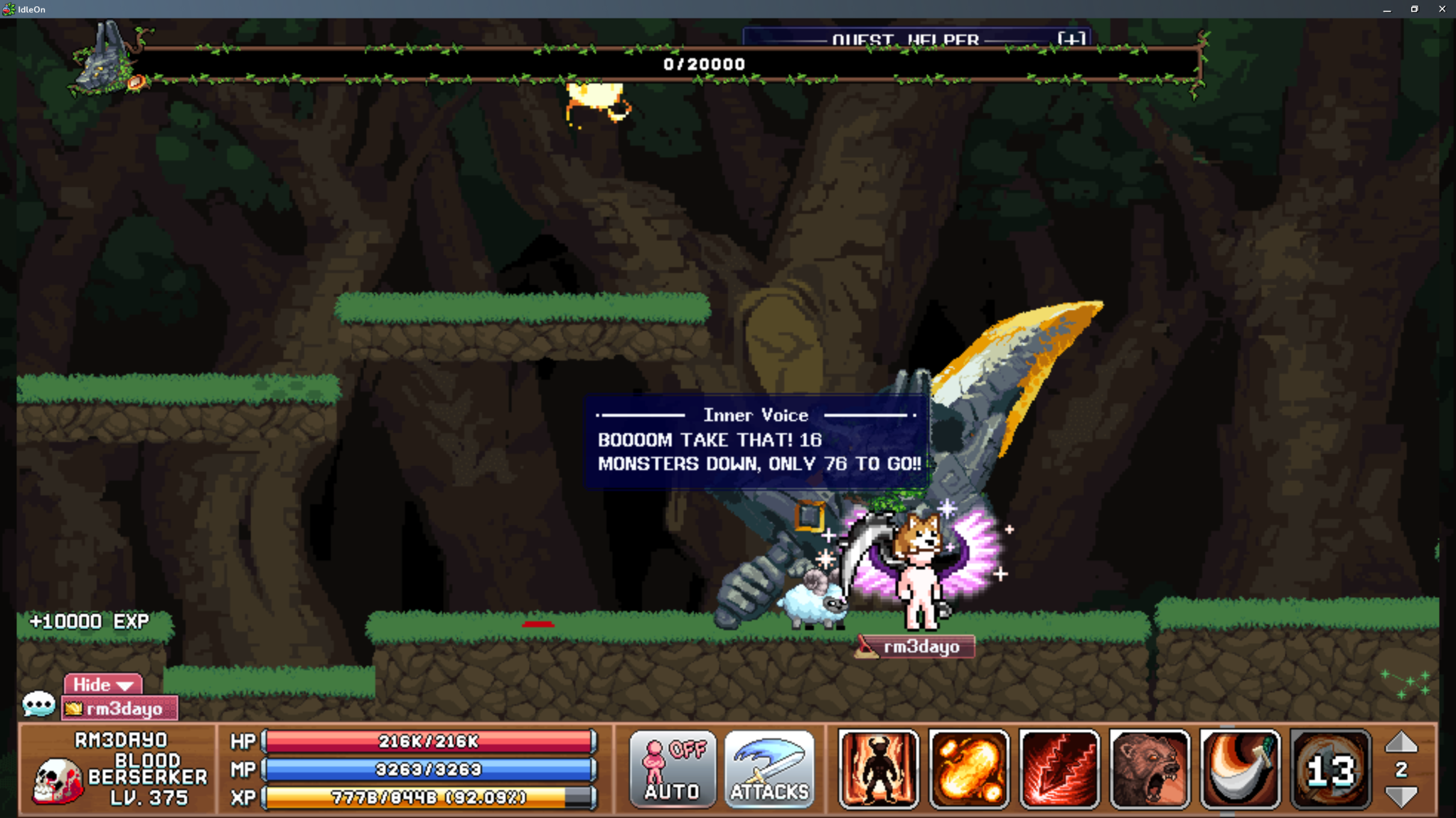Use the roaring bear skill
Image resolution: width=1456 pixels, height=818 pixels.
1152,770
